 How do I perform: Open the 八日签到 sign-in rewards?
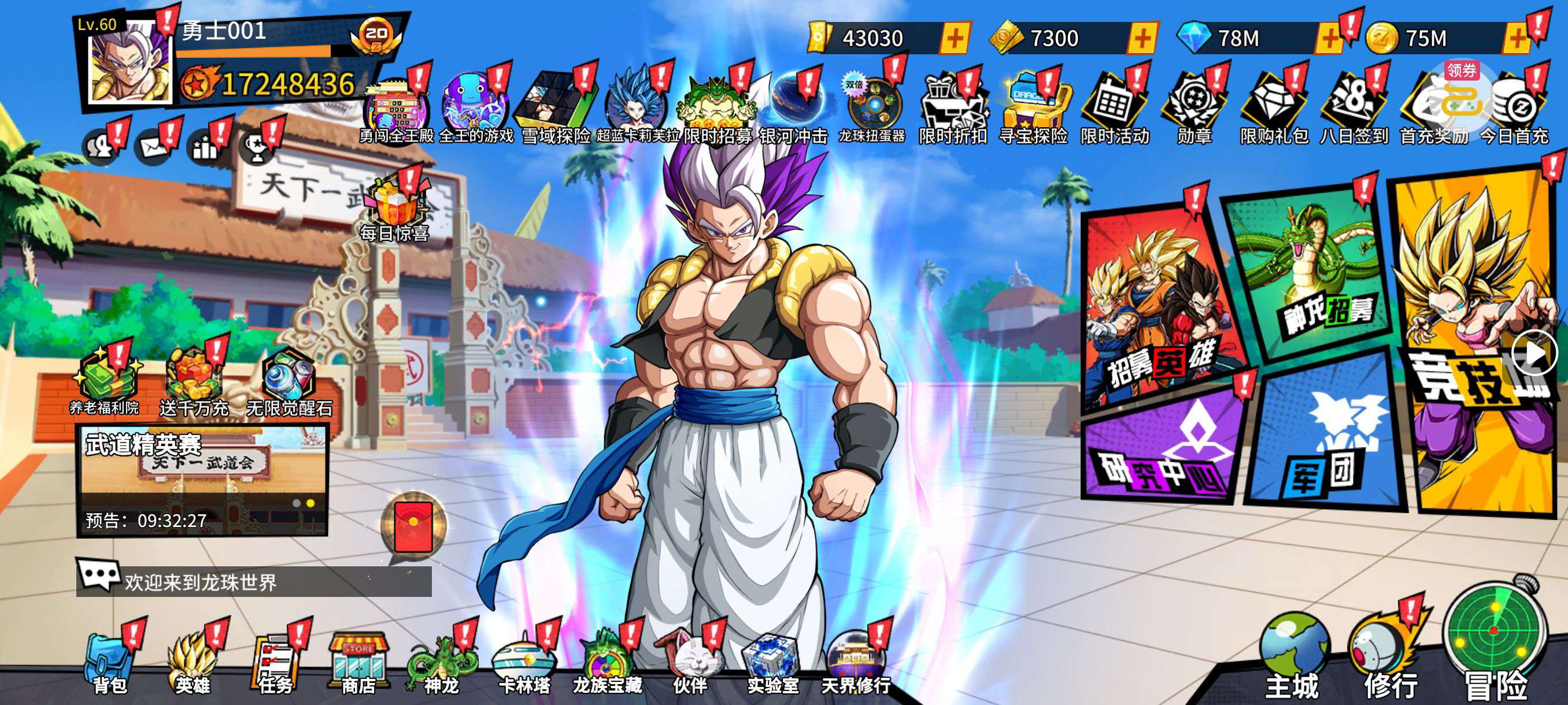coord(1353,109)
